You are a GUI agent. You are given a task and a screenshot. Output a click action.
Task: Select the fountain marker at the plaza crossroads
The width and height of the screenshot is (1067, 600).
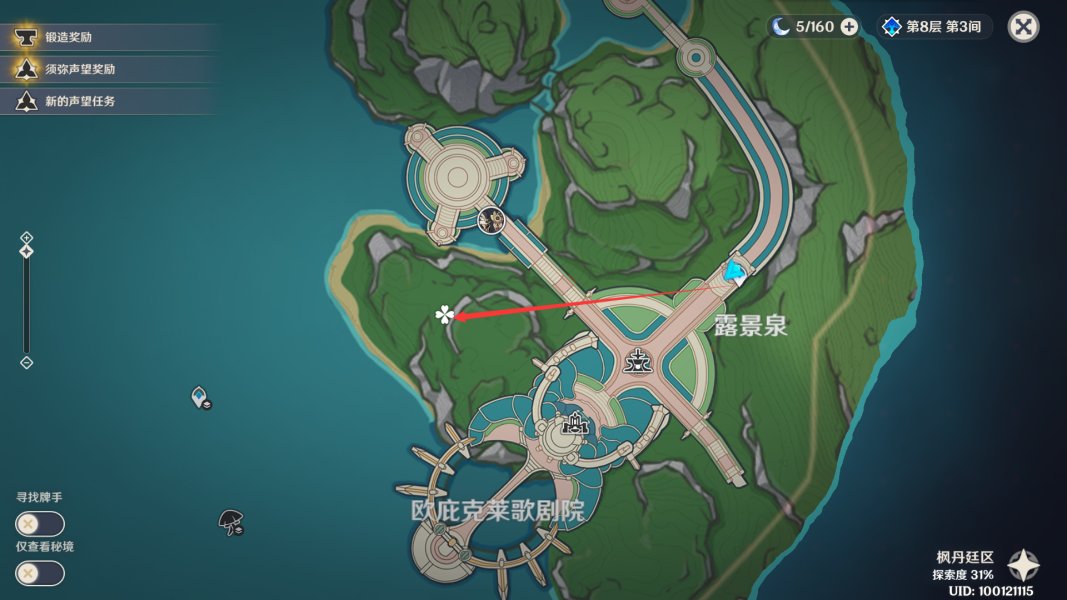634,361
